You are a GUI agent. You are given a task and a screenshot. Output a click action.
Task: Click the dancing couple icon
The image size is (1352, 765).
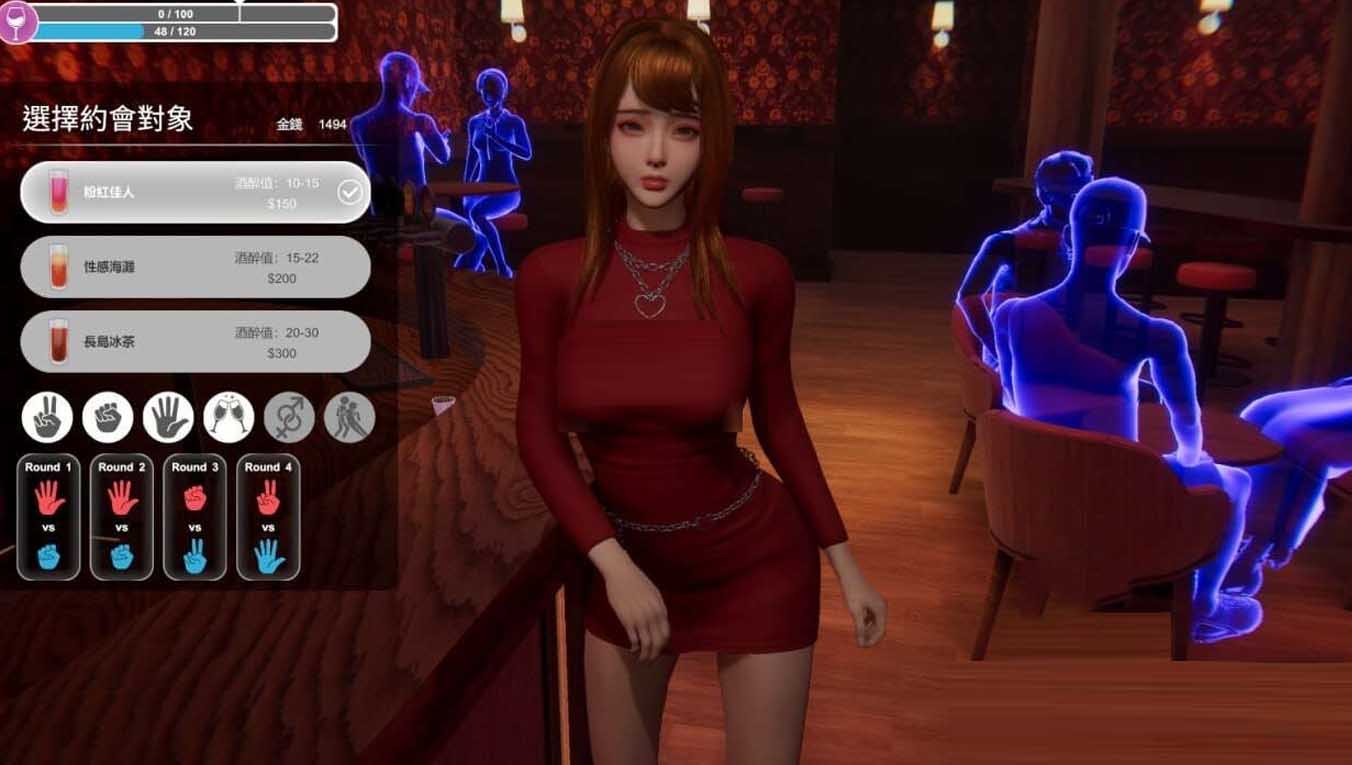pos(347,417)
